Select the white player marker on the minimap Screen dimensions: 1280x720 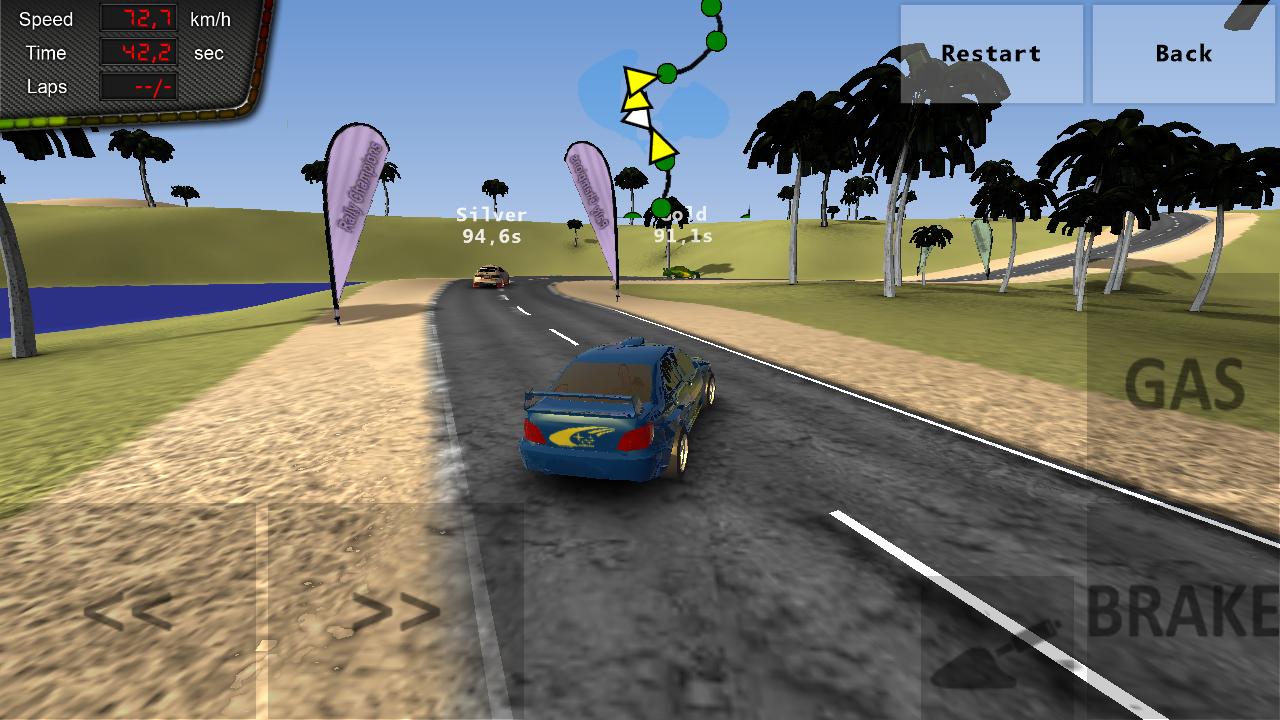coord(638,117)
